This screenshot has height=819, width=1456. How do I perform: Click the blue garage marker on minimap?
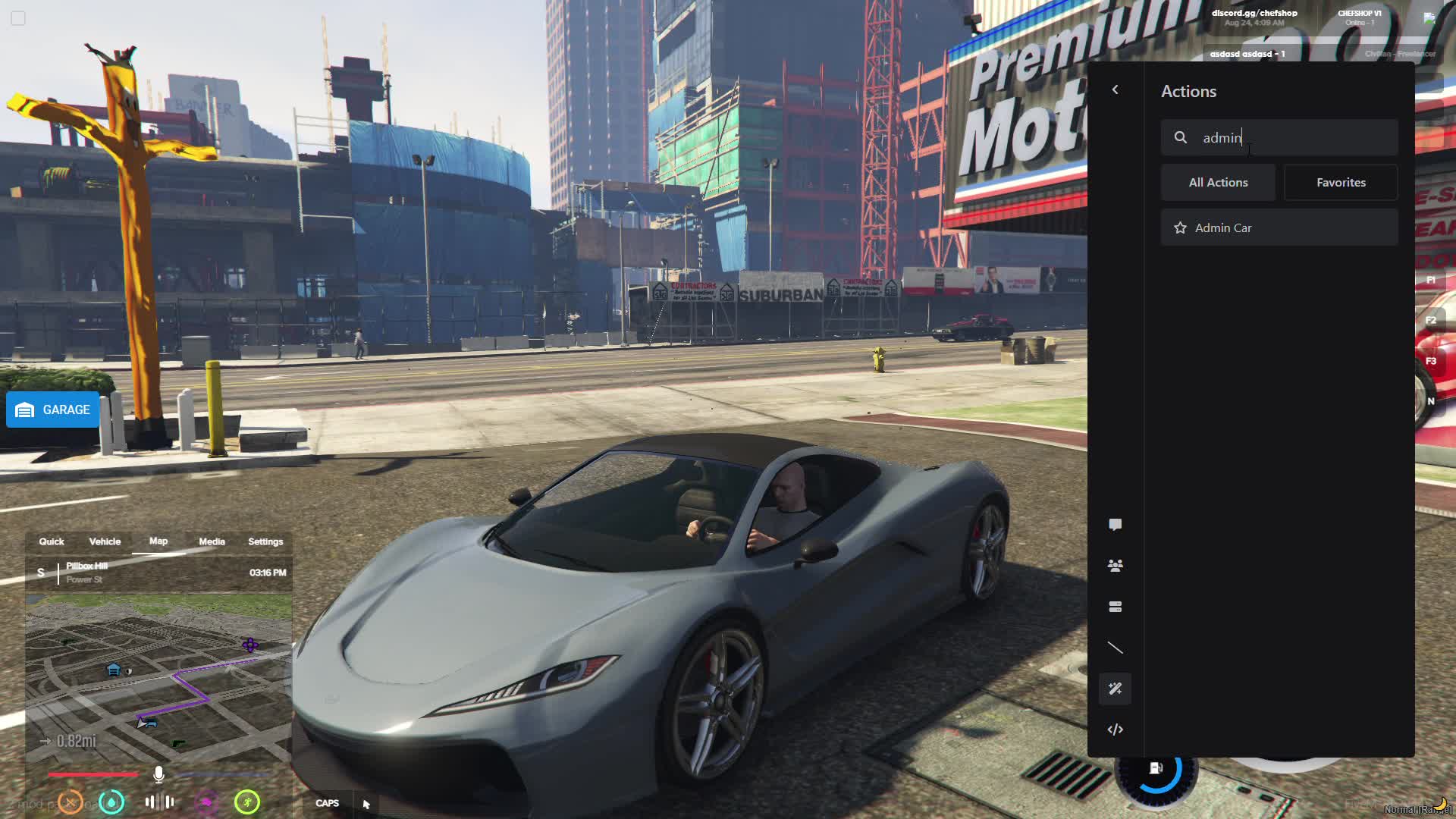pos(114,670)
